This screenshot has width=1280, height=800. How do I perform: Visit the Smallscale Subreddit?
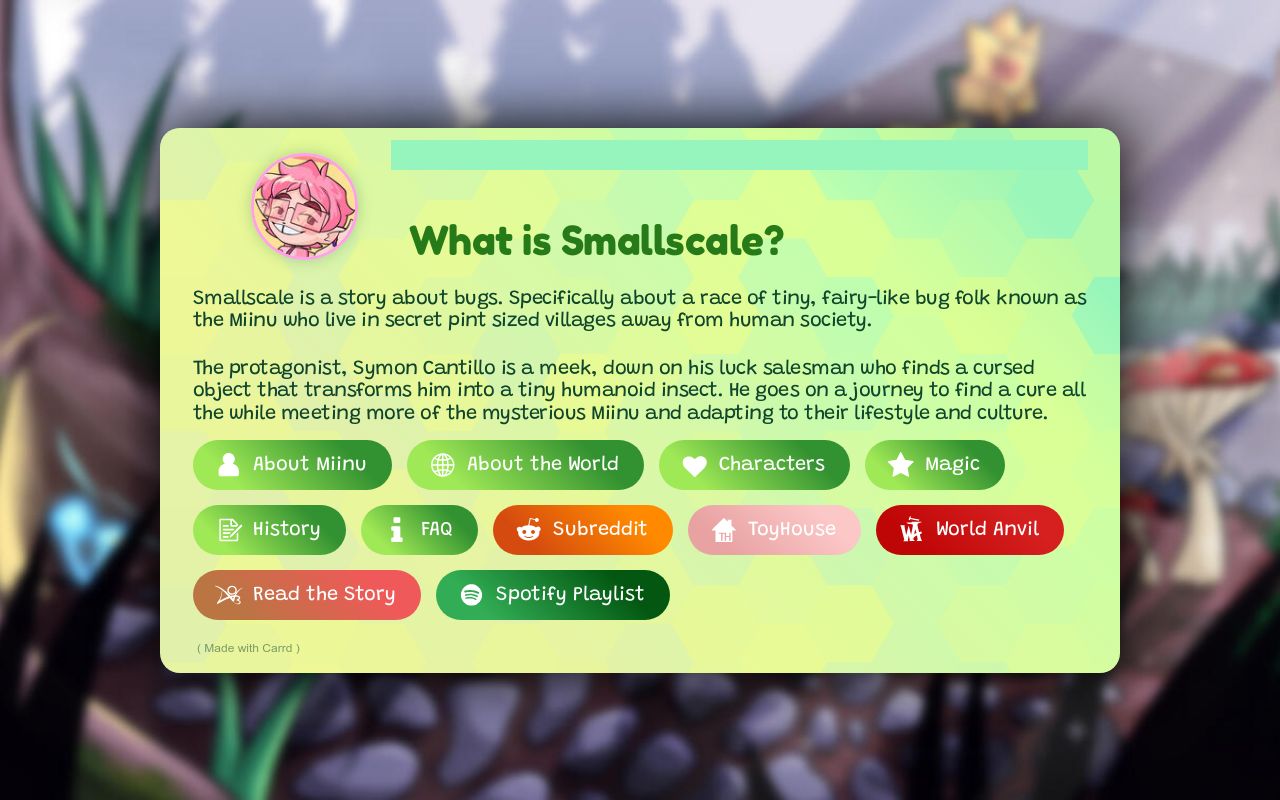coord(583,530)
